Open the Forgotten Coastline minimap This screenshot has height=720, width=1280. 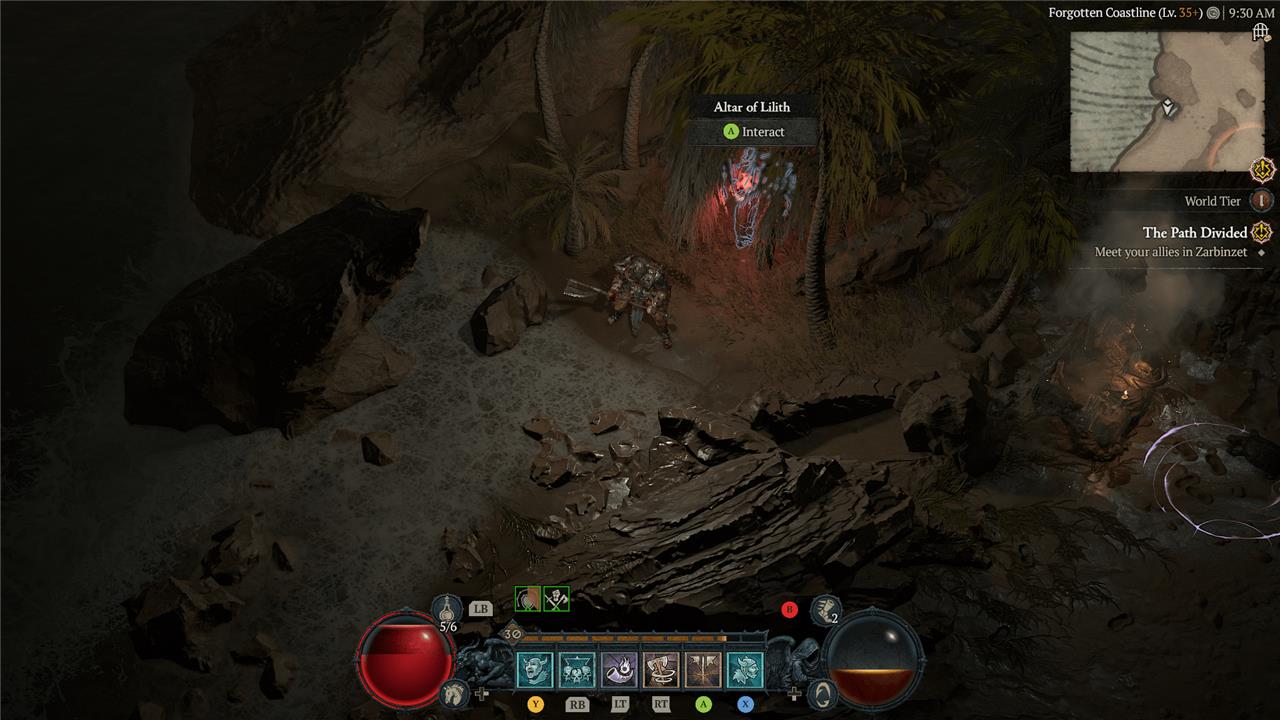pos(1166,101)
